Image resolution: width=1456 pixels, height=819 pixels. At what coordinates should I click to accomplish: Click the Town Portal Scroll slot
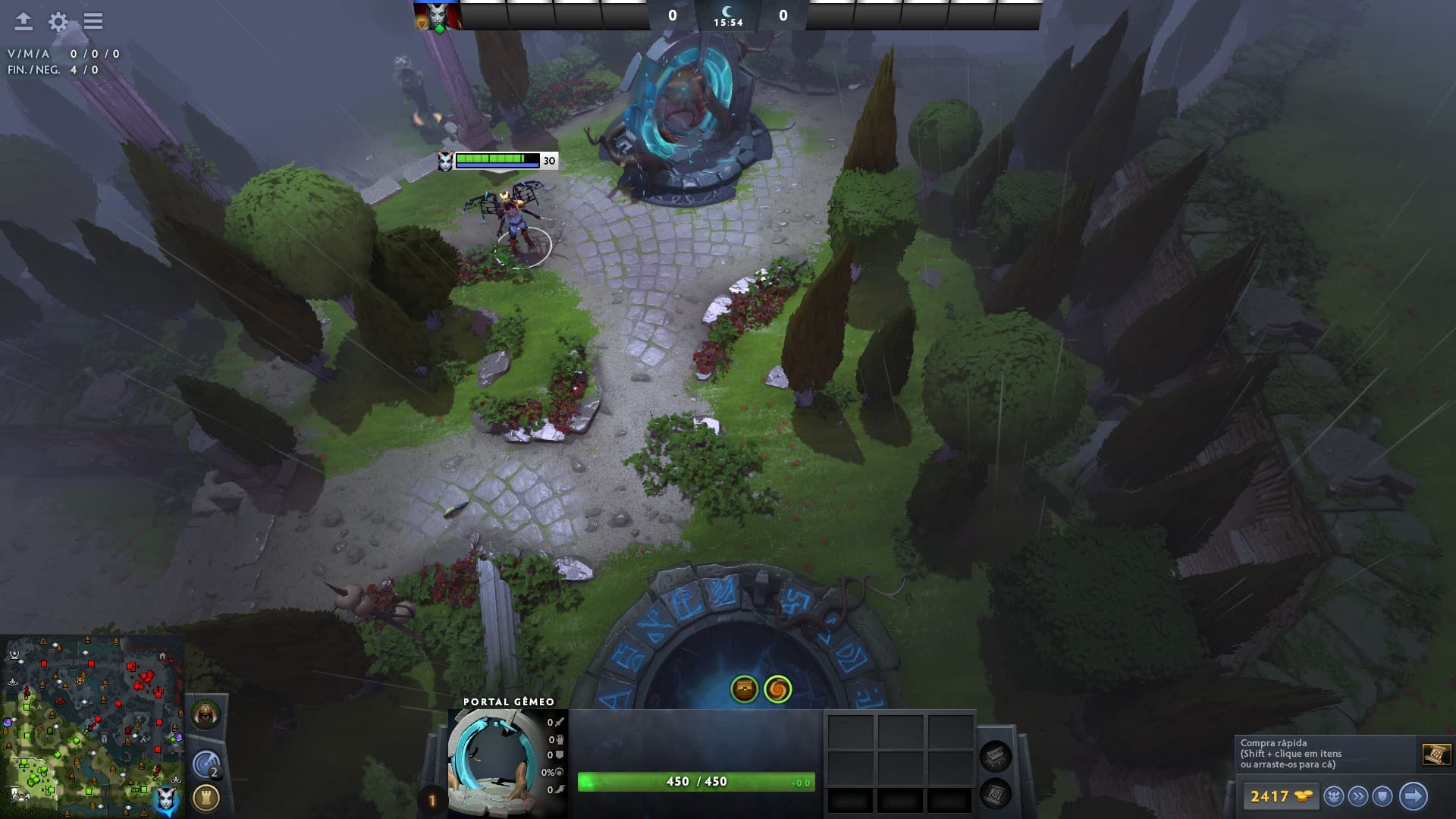point(996,794)
